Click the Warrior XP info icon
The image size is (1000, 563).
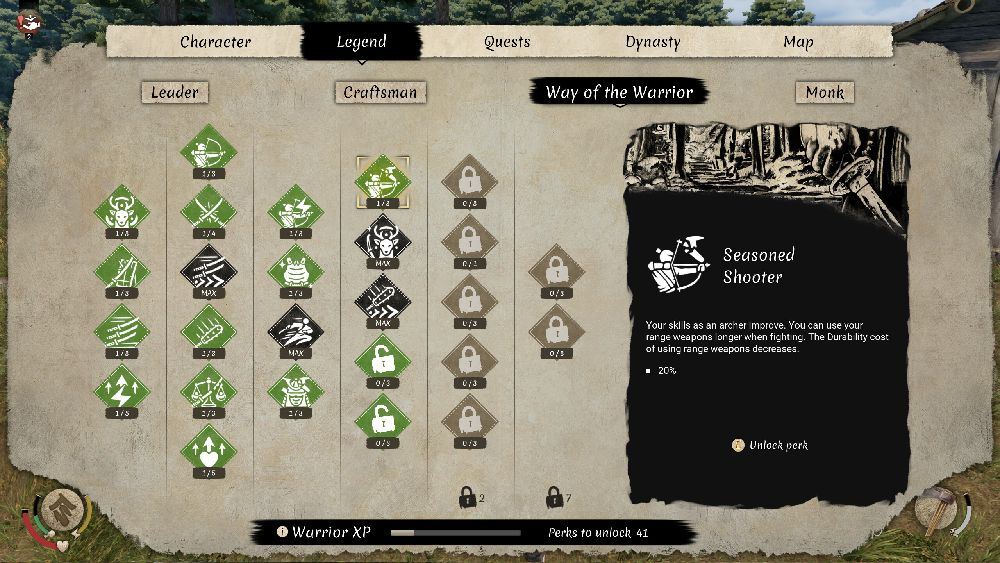(283, 532)
